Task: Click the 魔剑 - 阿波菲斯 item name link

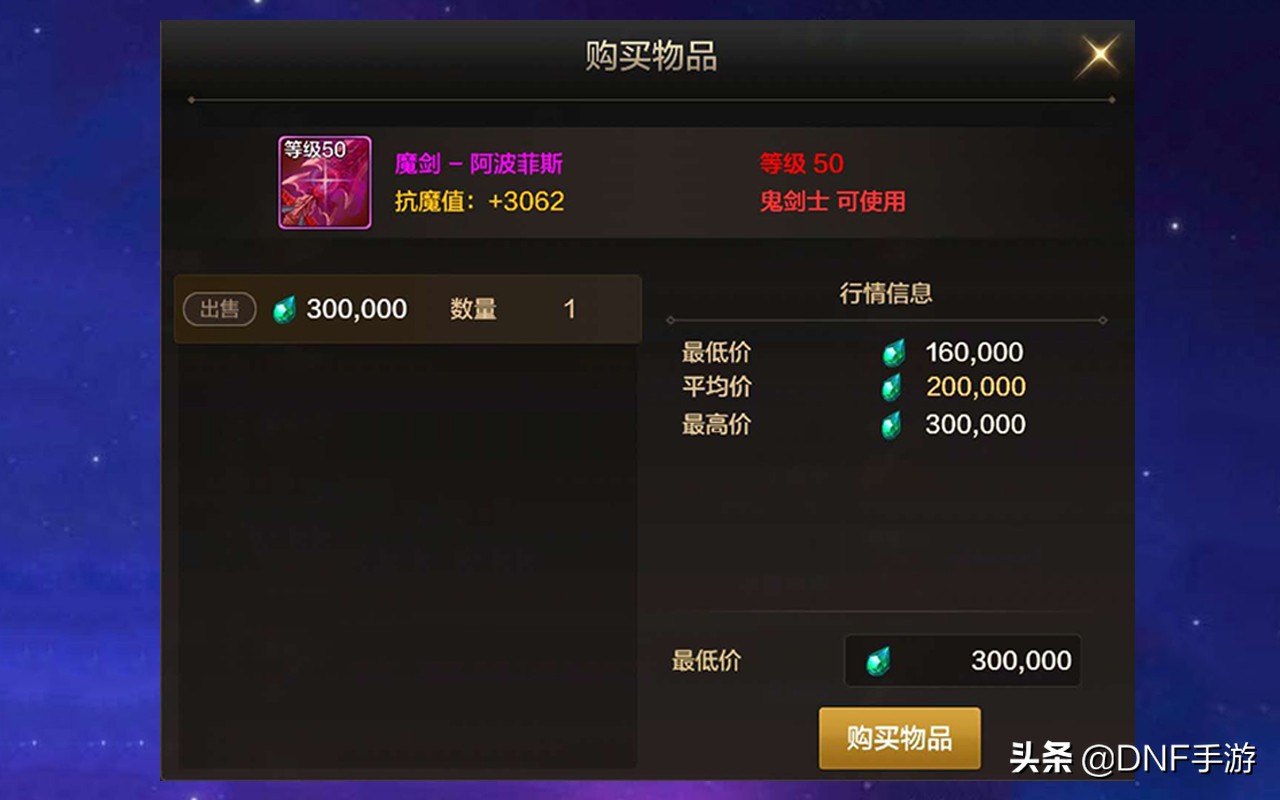Action: [x=477, y=163]
